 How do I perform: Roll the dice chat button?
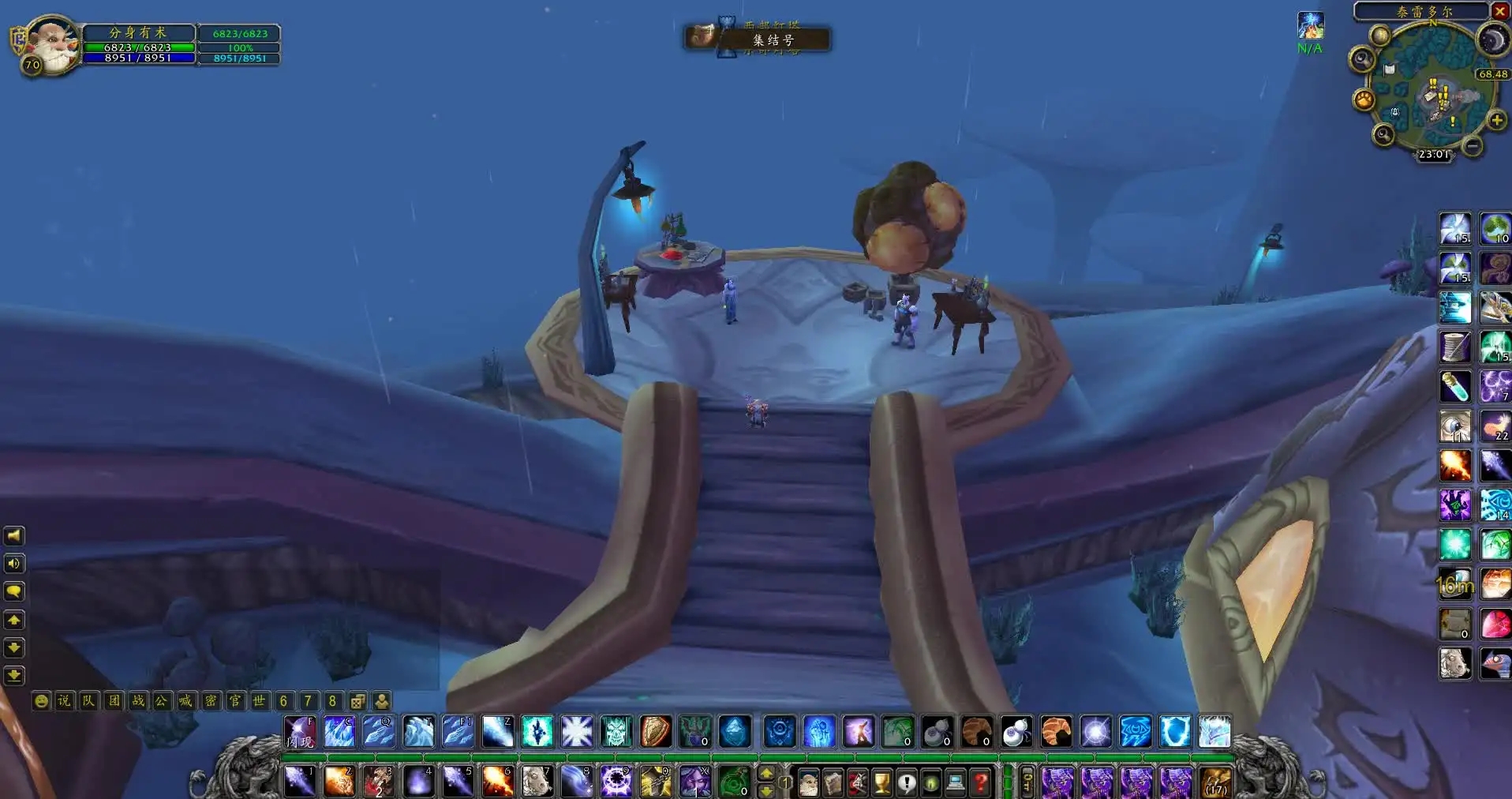point(357,701)
